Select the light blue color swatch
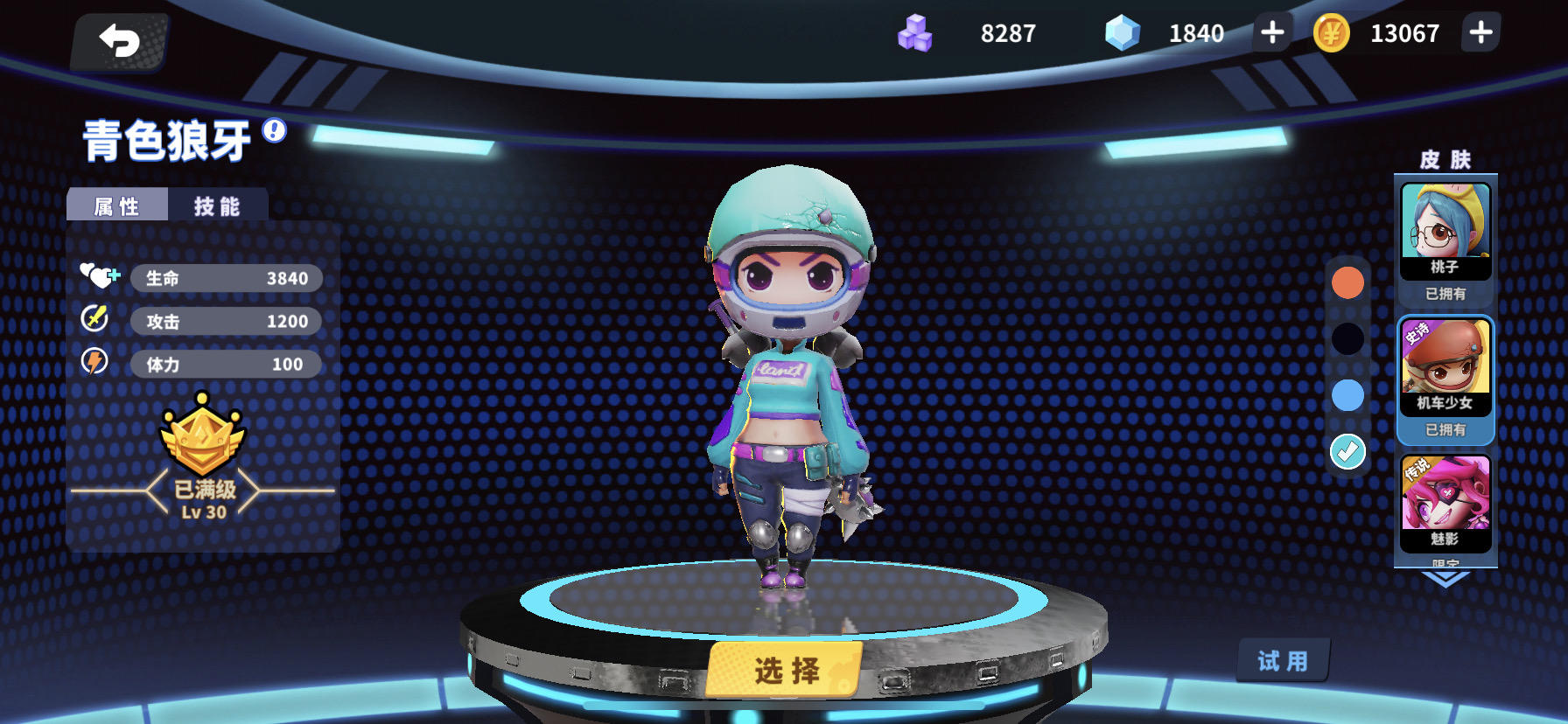This screenshot has height=724, width=1568. (1346, 395)
